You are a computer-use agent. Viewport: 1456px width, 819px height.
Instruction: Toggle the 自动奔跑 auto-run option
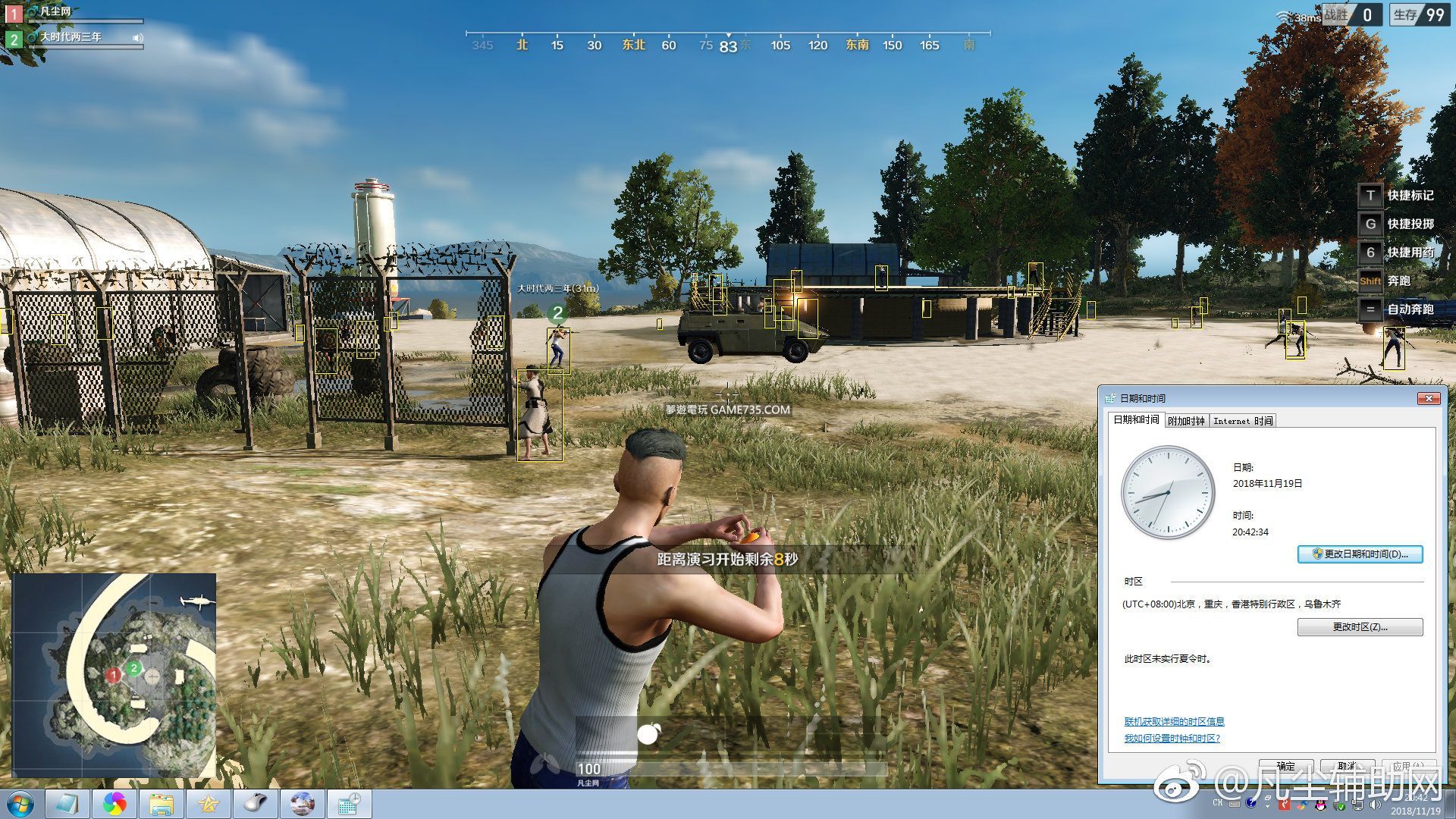1396,309
